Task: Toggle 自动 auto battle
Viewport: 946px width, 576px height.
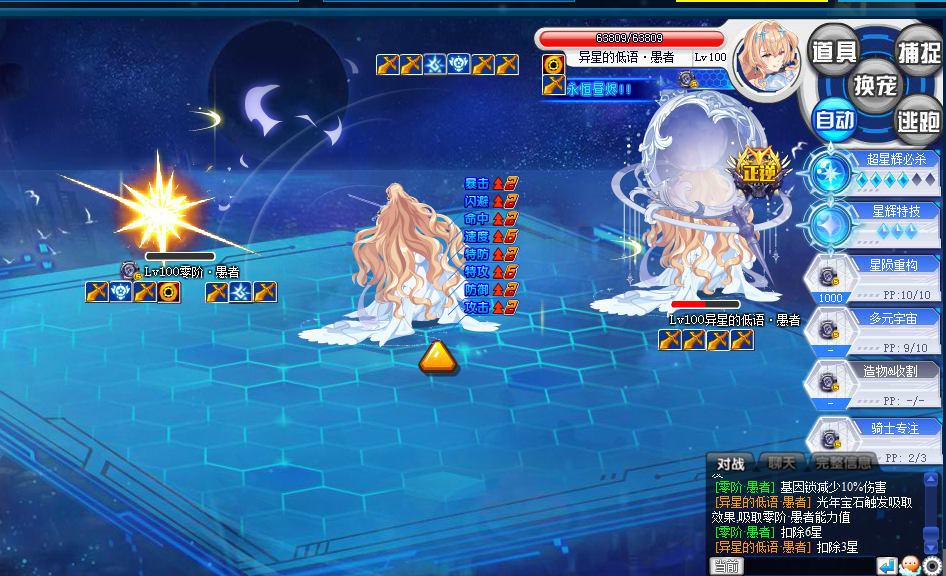Action: click(x=834, y=121)
